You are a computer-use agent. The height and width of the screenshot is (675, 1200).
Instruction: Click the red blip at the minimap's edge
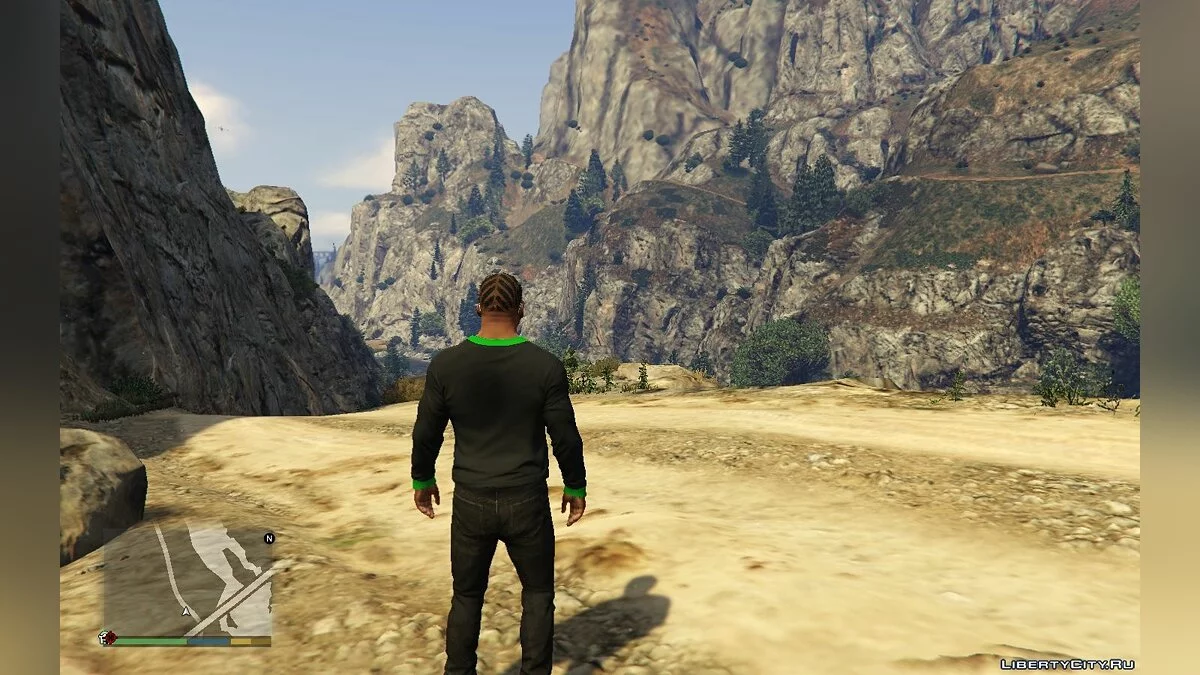point(105,637)
